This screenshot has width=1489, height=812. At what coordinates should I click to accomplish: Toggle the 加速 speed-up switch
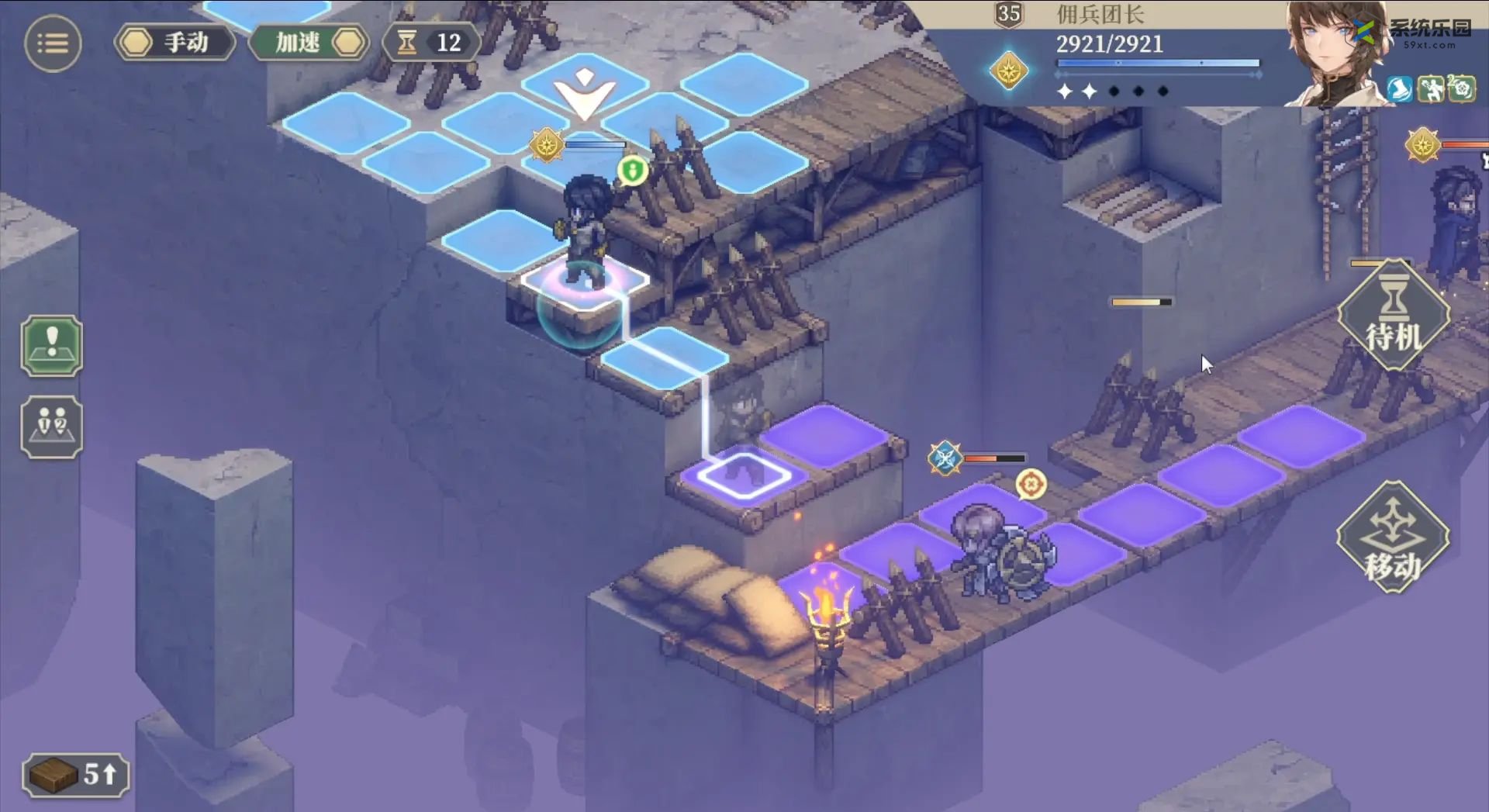309,43
